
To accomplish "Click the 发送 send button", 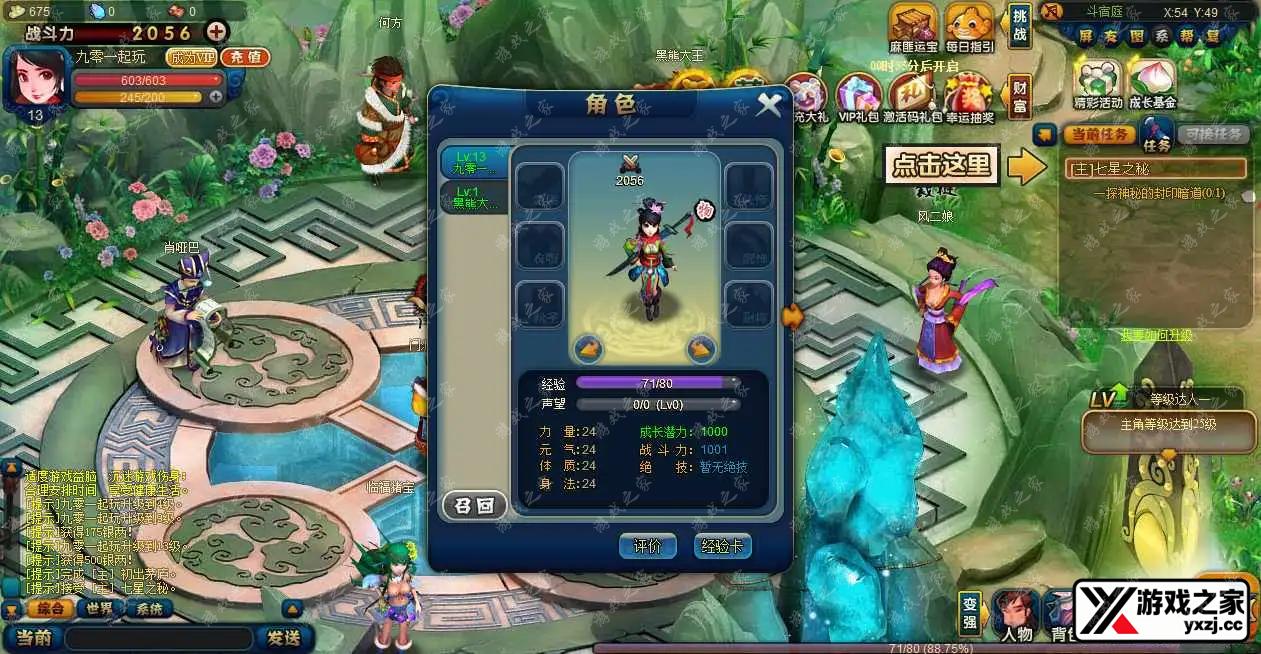I will (x=283, y=637).
